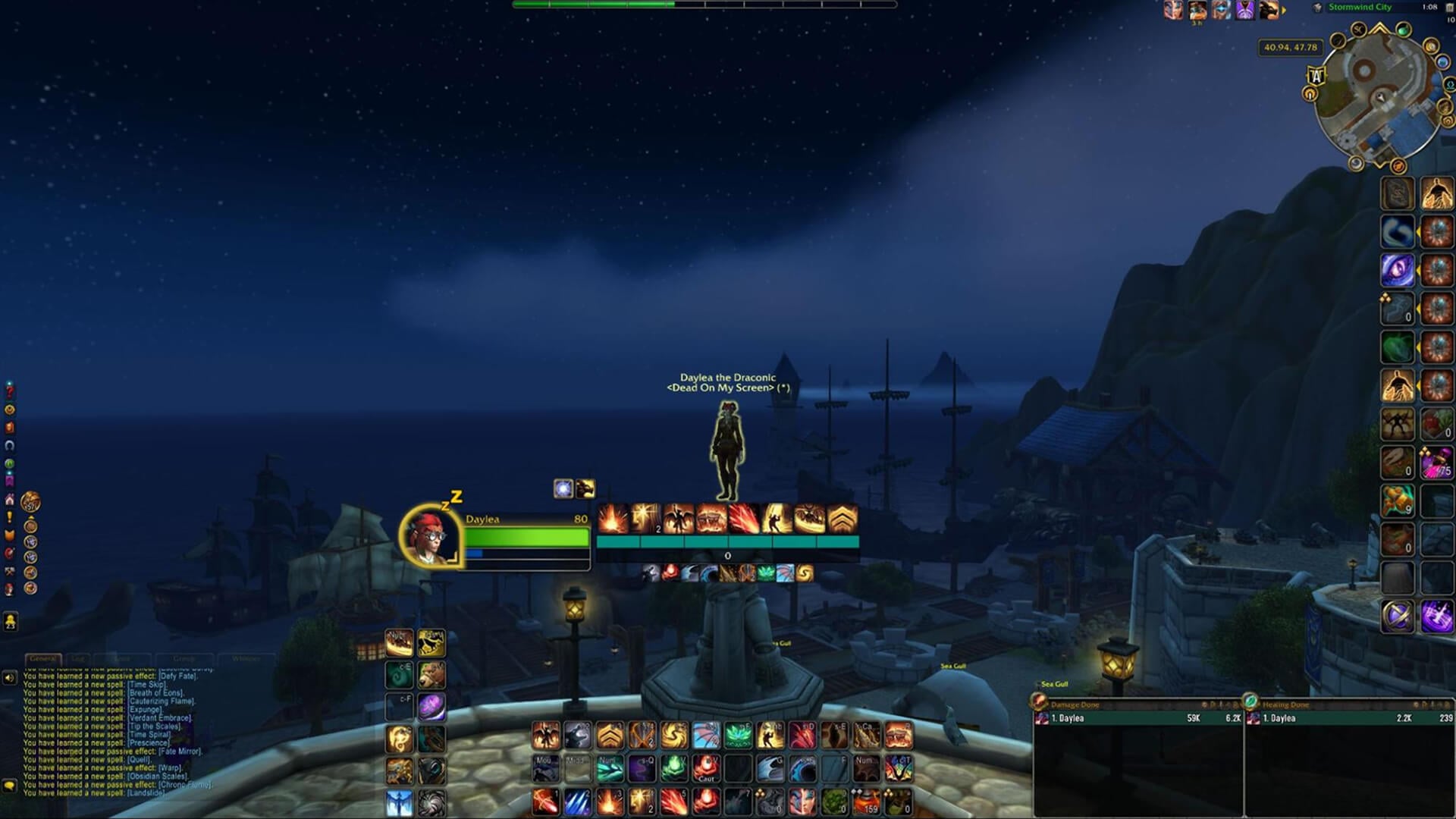This screenshot has height=819, width=1456.
Task: Click the small icon next to the 1:08 clock
Action: click(1449, 7)
